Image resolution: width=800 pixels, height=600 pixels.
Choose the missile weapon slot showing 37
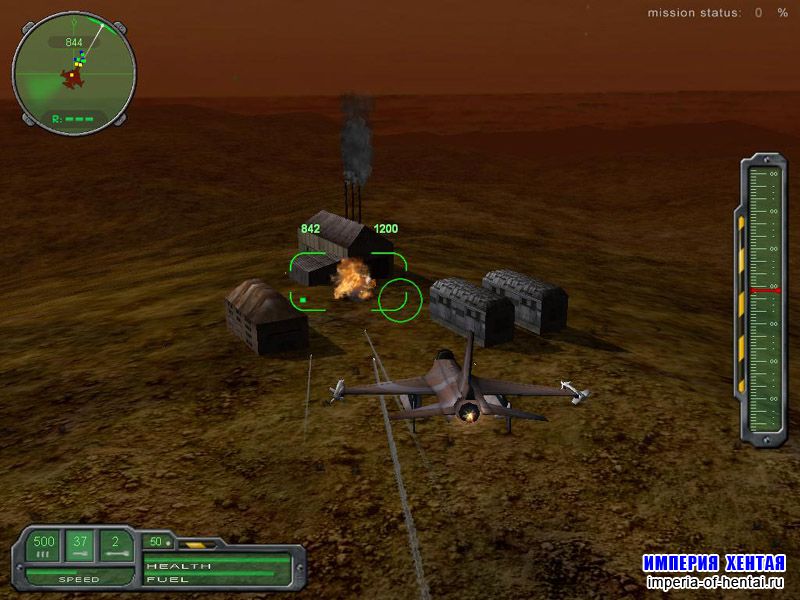pyautogui.click(x=81, y=546)
